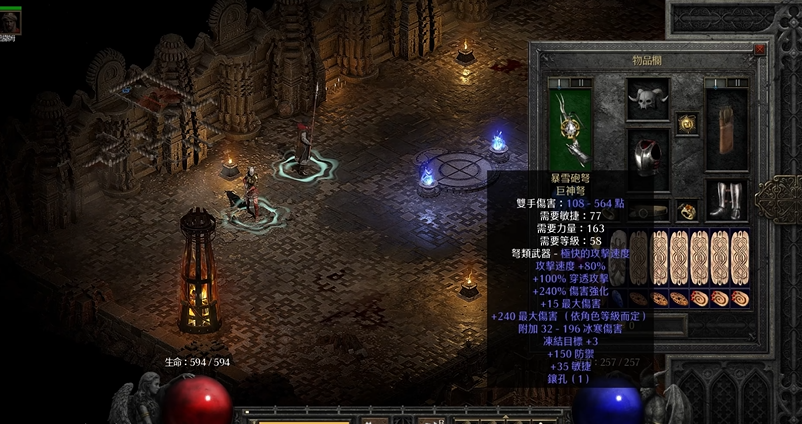
Task: Select the gold ring beside the boots
Action: pos(686,210)
